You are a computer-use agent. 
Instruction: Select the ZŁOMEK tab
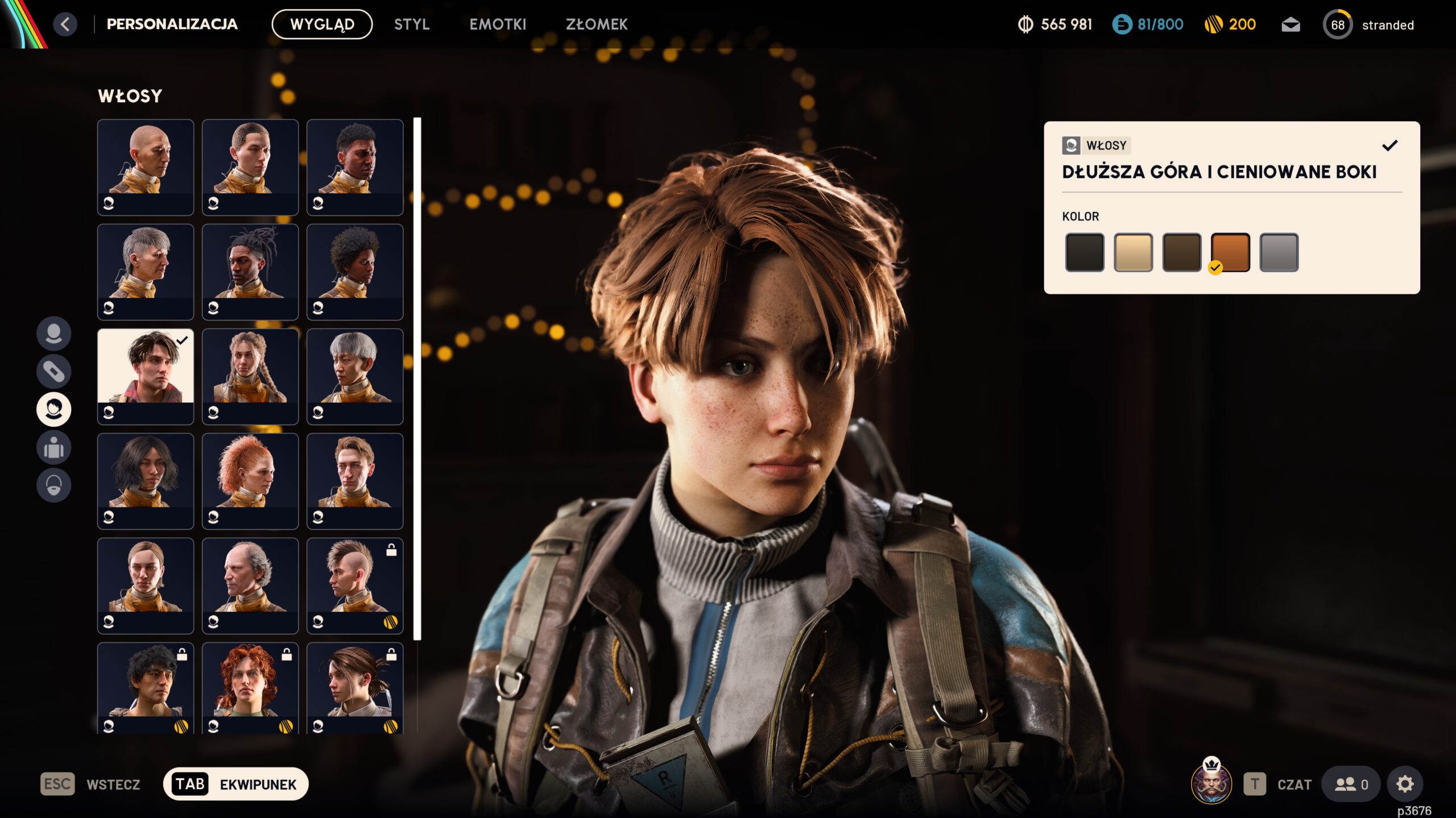pos(597,24)
